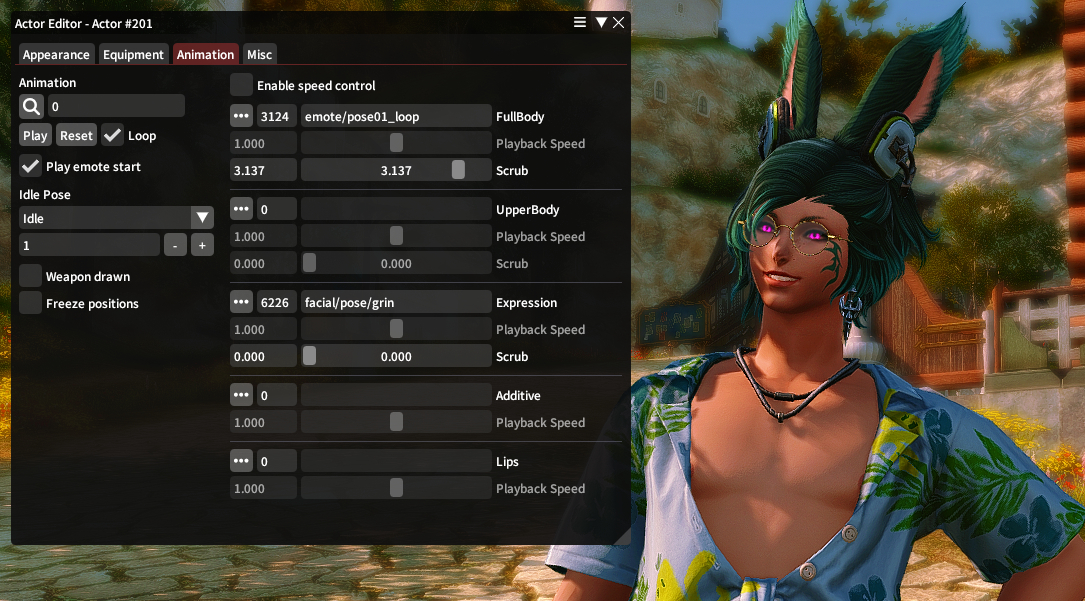Screen dimensions: 1085x601
Task: Reset the animation
Action: click(76, 136)
